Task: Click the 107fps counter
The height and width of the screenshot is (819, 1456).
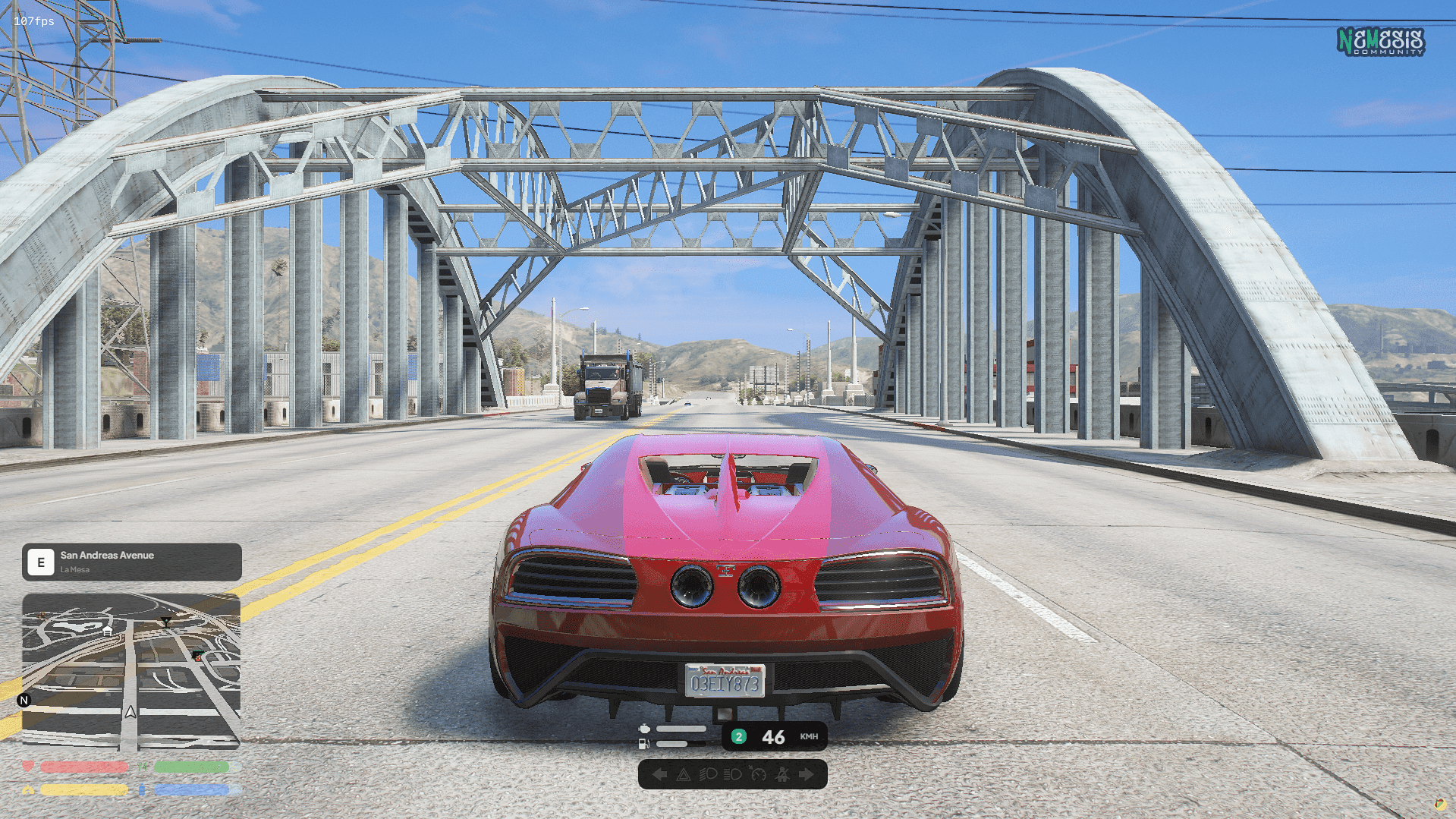Action: coord(36,21)
